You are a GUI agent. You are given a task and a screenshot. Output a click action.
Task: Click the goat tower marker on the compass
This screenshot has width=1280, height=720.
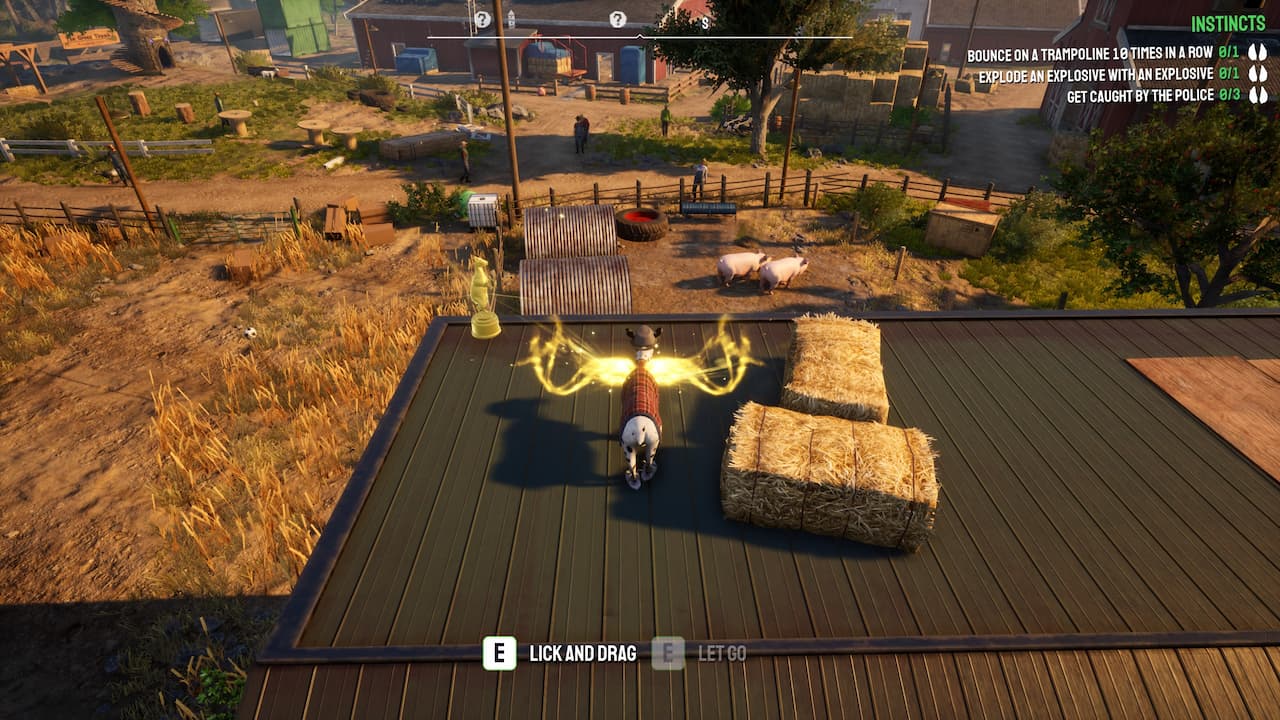tap(511, 19)
